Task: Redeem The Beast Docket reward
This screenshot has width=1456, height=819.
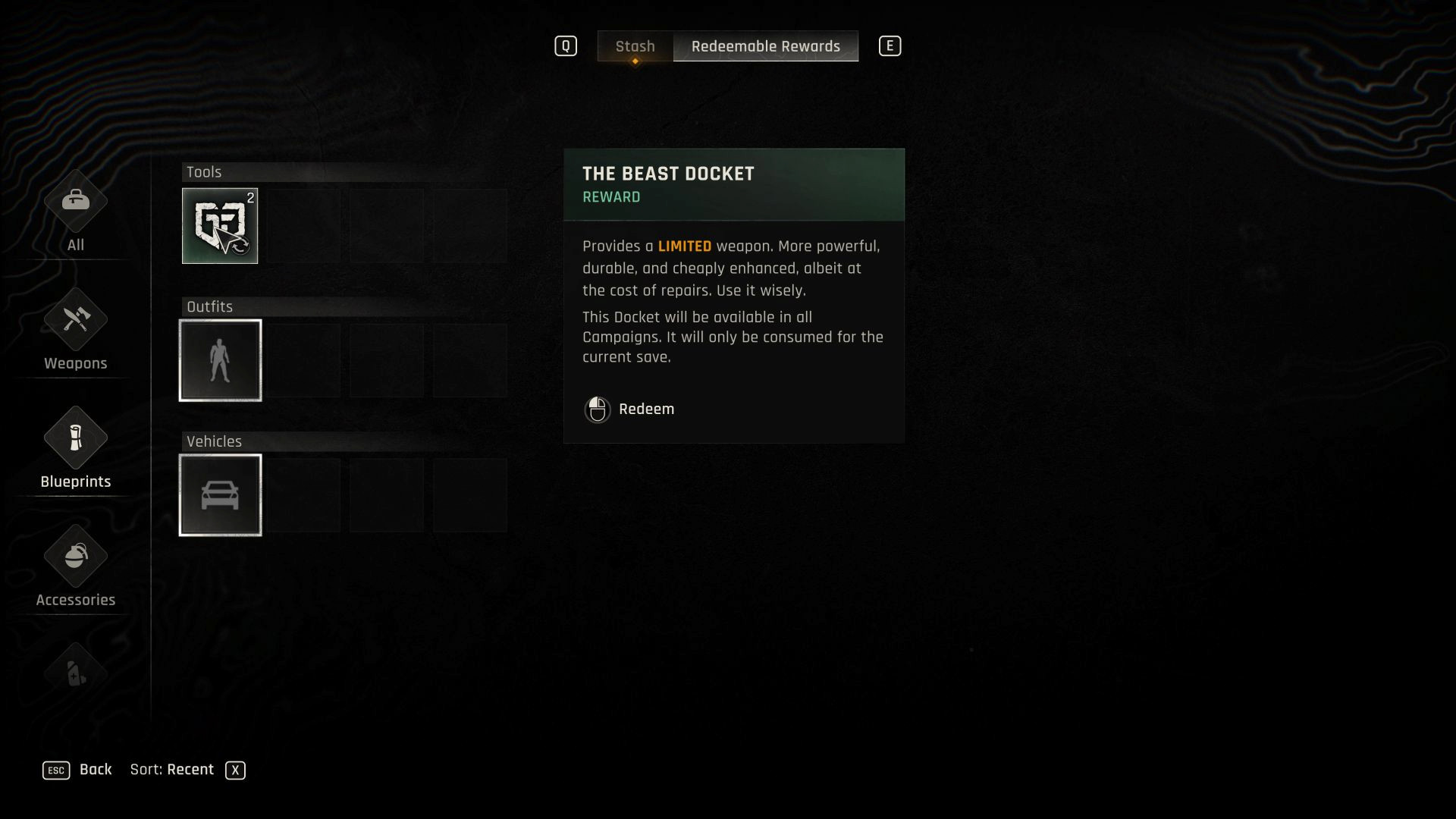Action: (x=646, y=409)
